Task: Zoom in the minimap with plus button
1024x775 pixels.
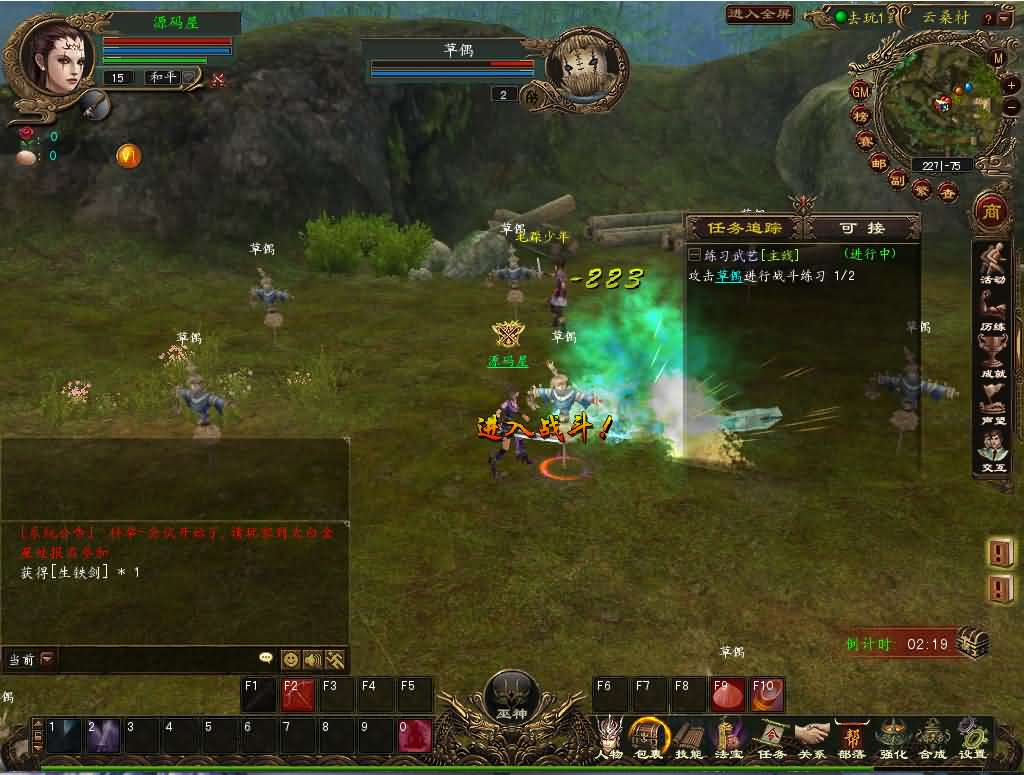Action: pos(1011,86)
